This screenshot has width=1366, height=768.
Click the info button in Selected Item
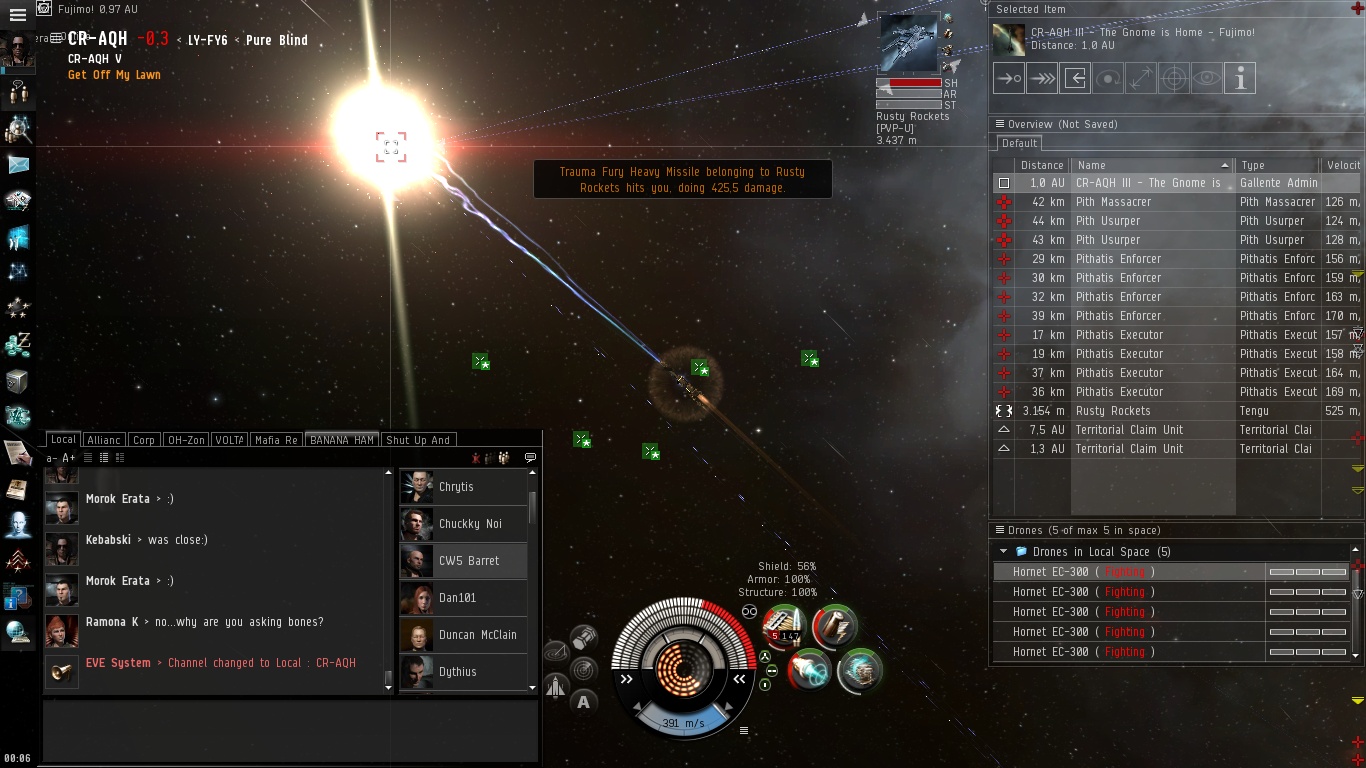pyautogui.click(x=1240, y=78)
